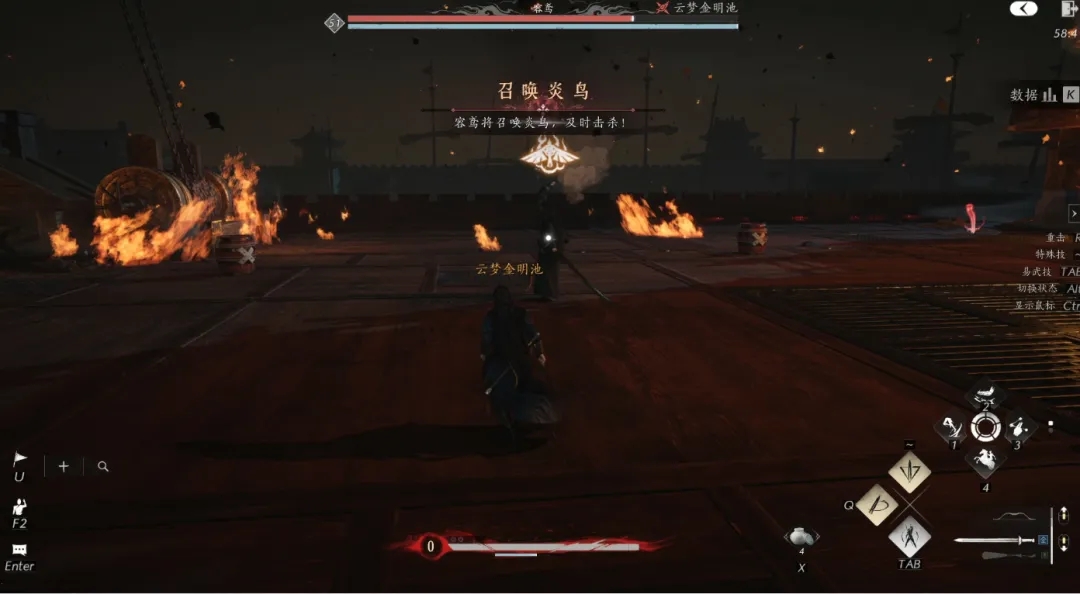Click the exit door icon

click(x=1067, y=9)
